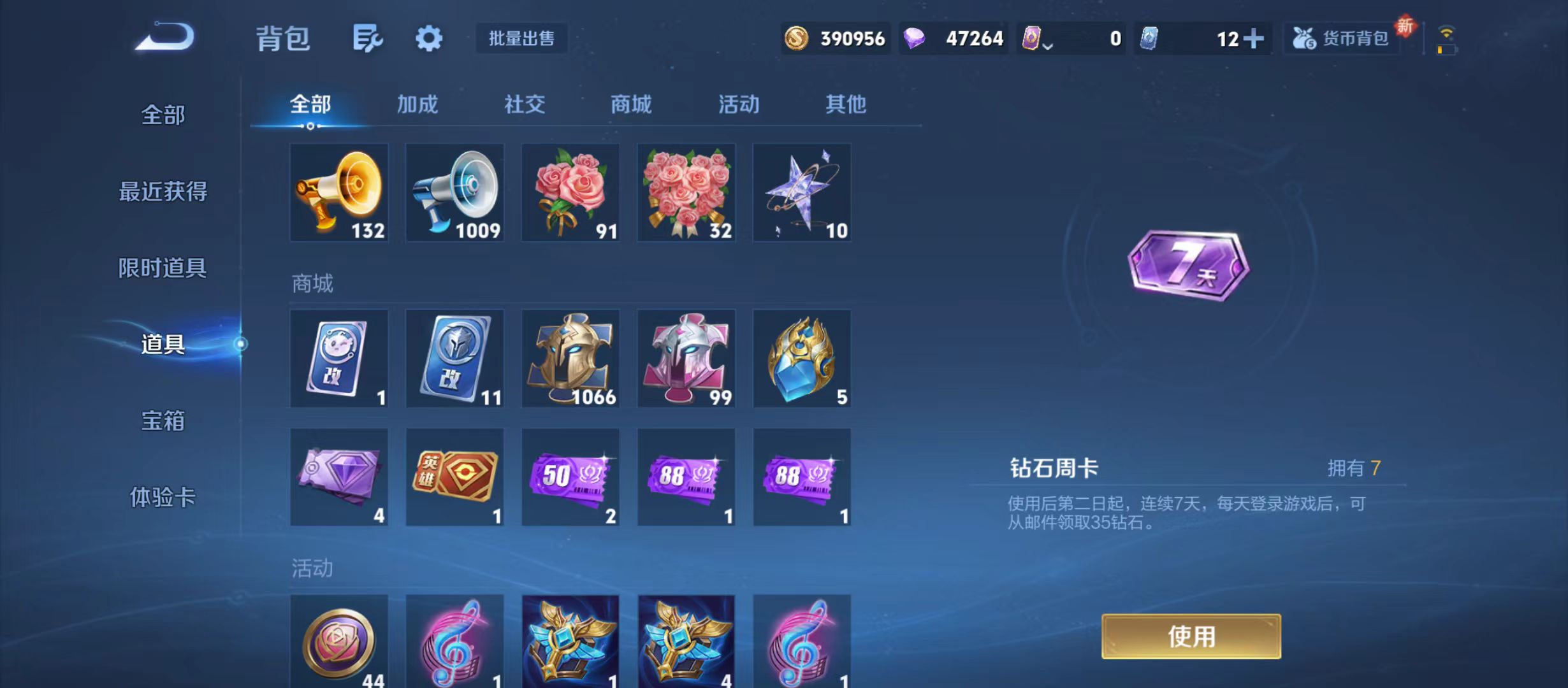Select the crystal star item stack
1568x688 pixels.
[801, 192]
